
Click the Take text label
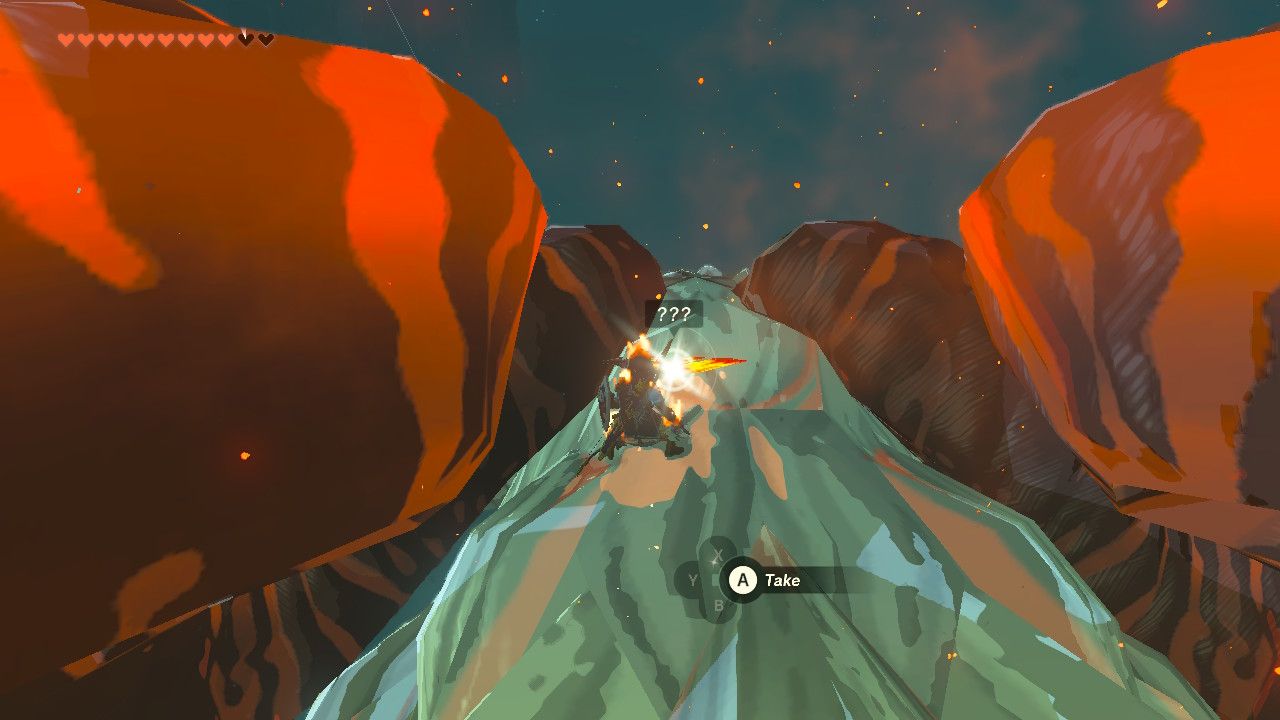pyautogui.click(x=784, y=579)
